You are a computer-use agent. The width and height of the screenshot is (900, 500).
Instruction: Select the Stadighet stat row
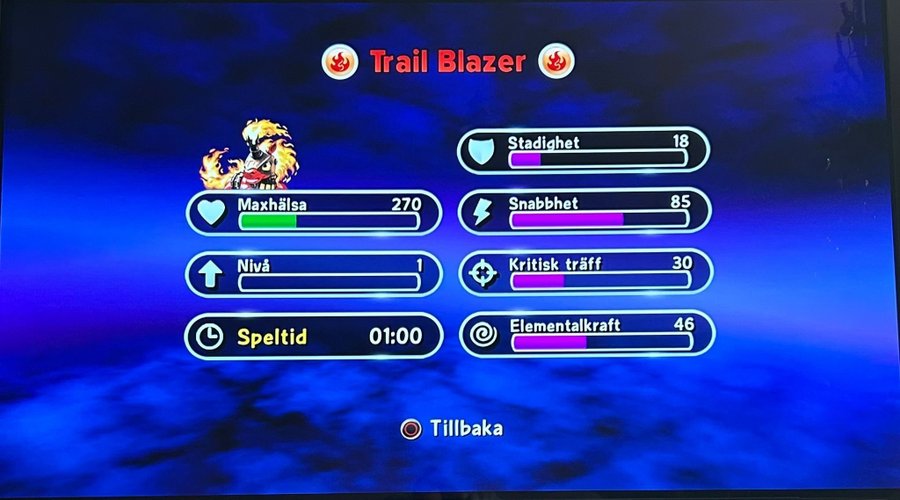584,150
